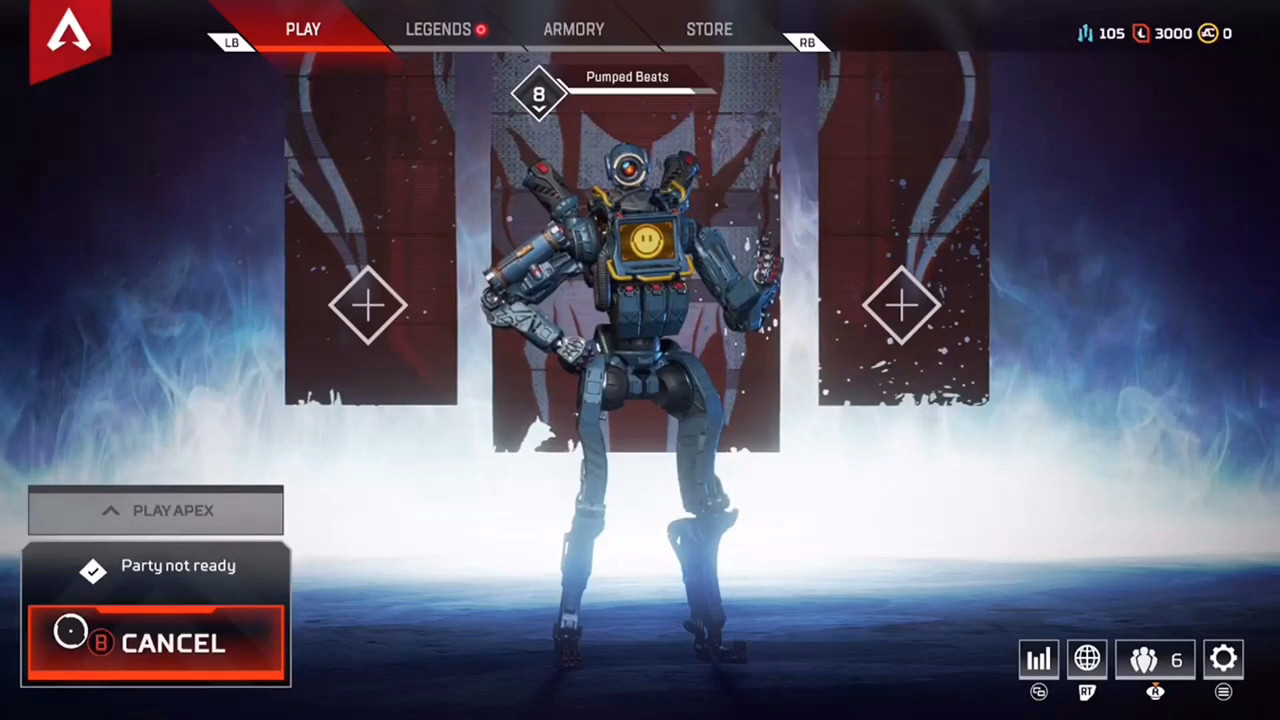Expand the chevron on the level badge
The height and width of the screenshot is (720, 1280).
538,110
